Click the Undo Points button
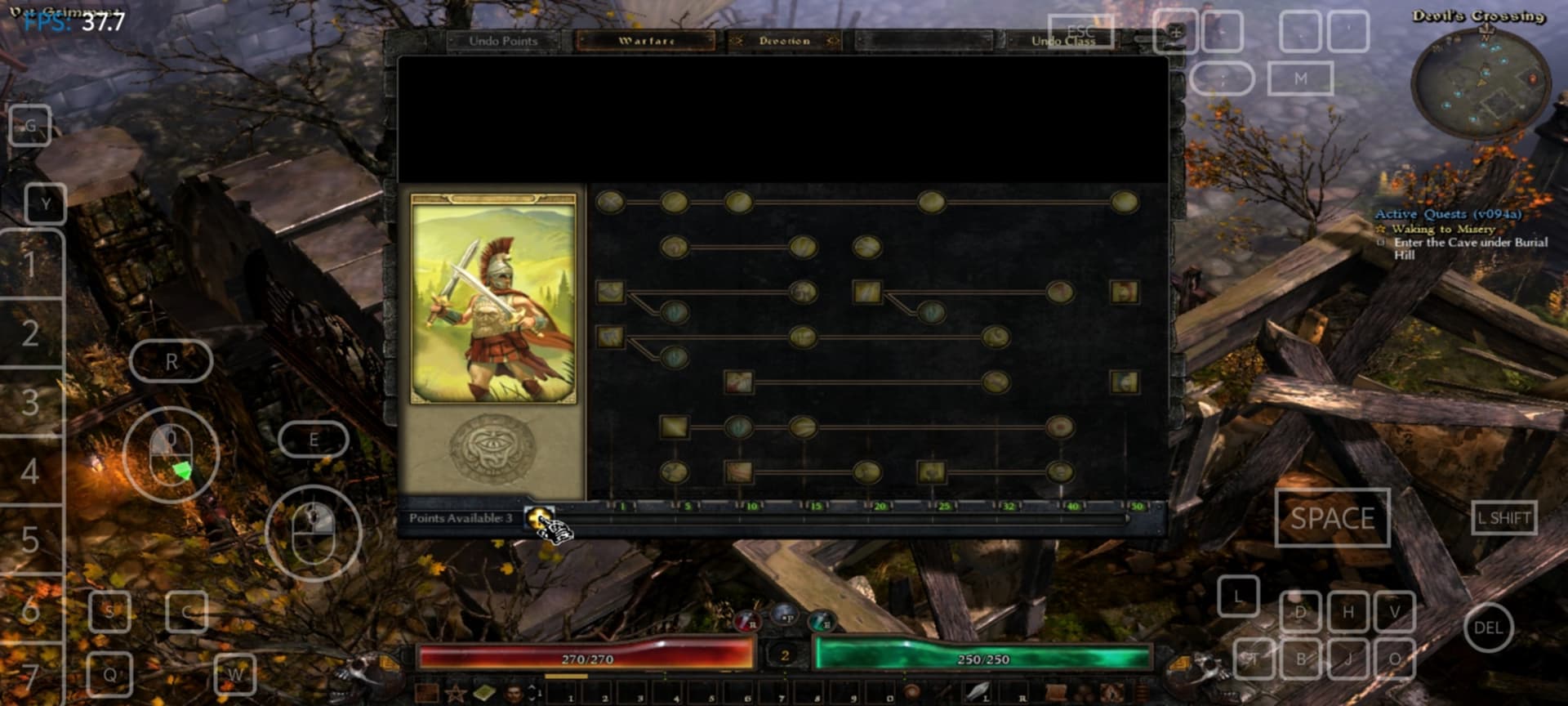This screenshot has height=706, width=1568. 503,40
